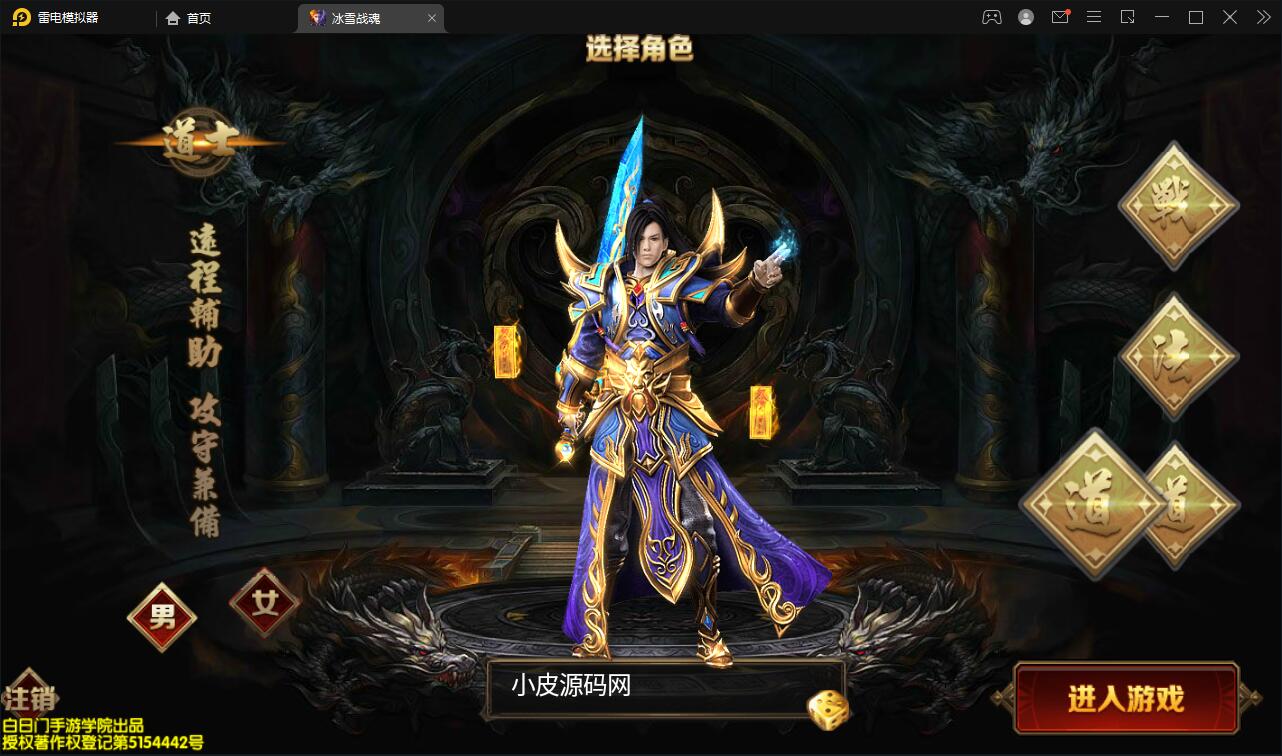Open the mail inbox with red notification dot
The height and width of the screenshot is (756, 1282).
click(x=1060, y=17)
